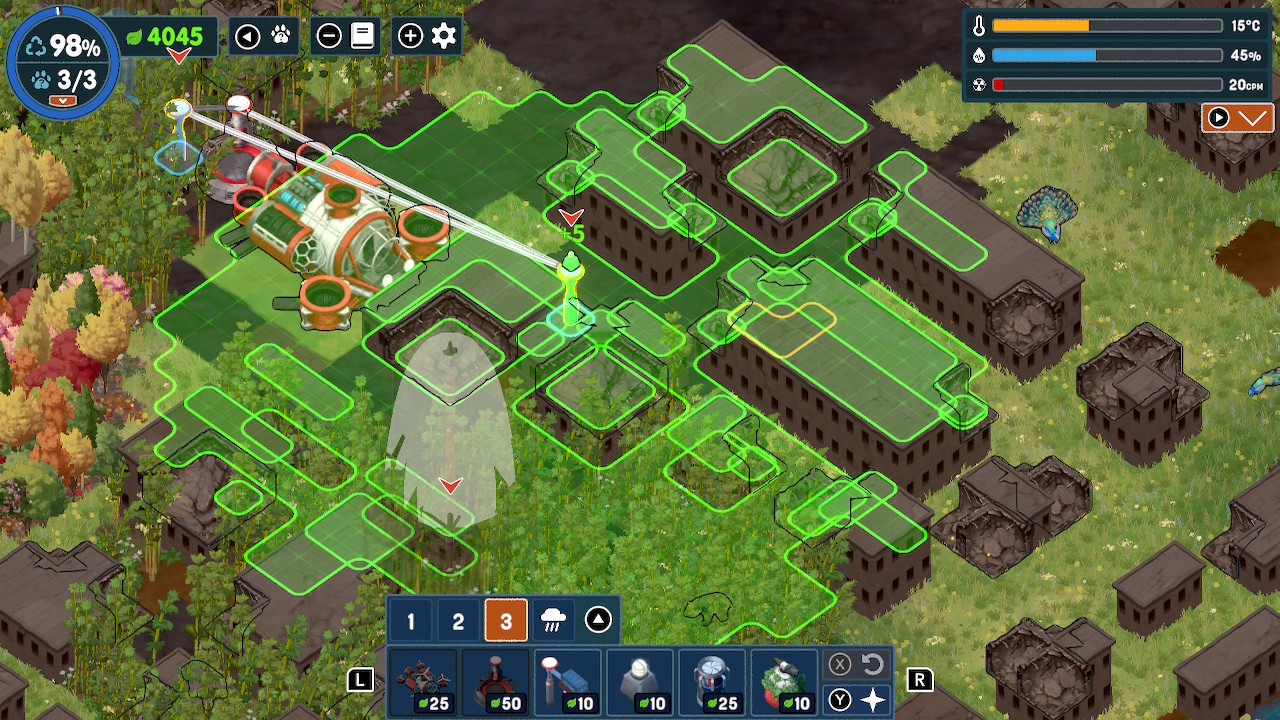Switch to phase 2 building tab
Image resolution: width=1280 pixels, height=720 pixels.
coord(458,622)
